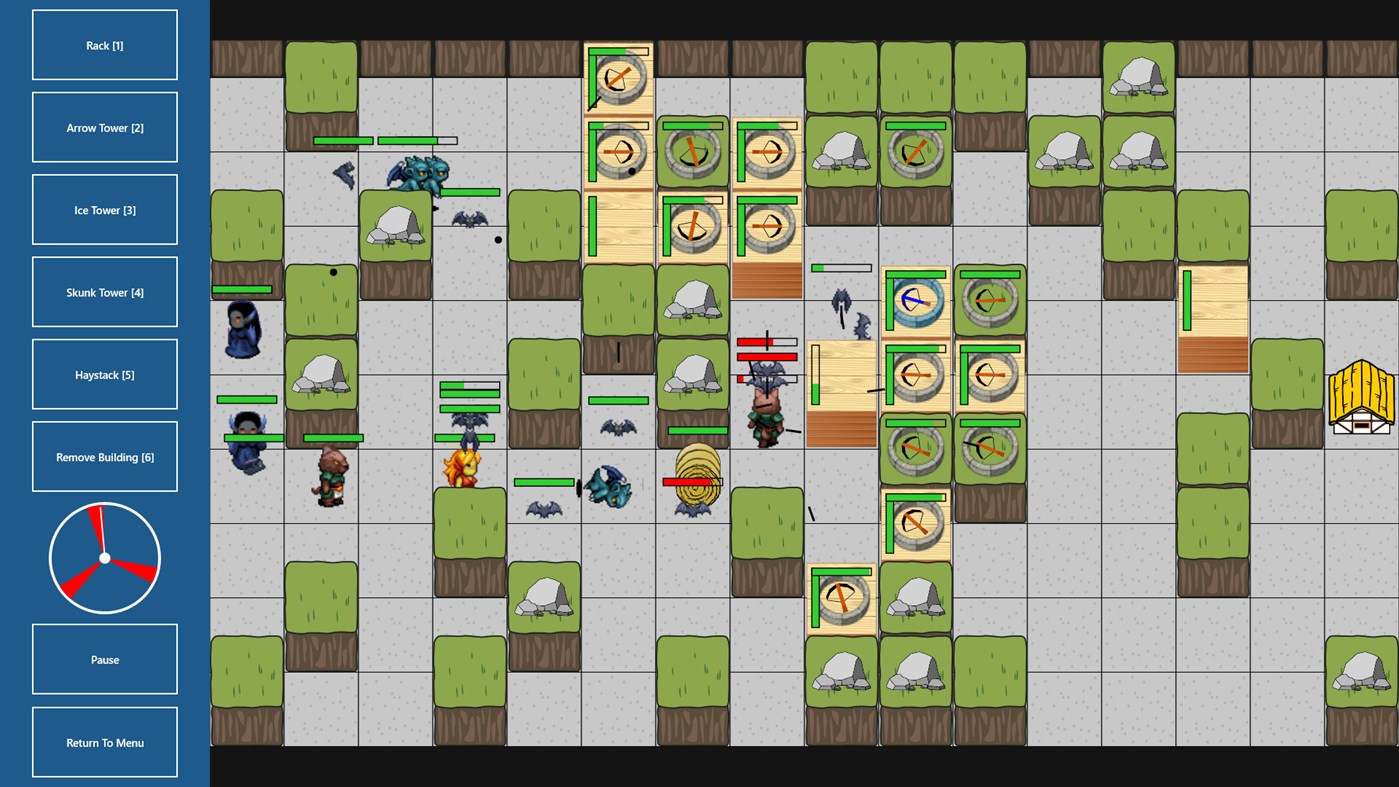Return to the main menu
Viewport: 1399px width, 787px height.
point(104,742)
